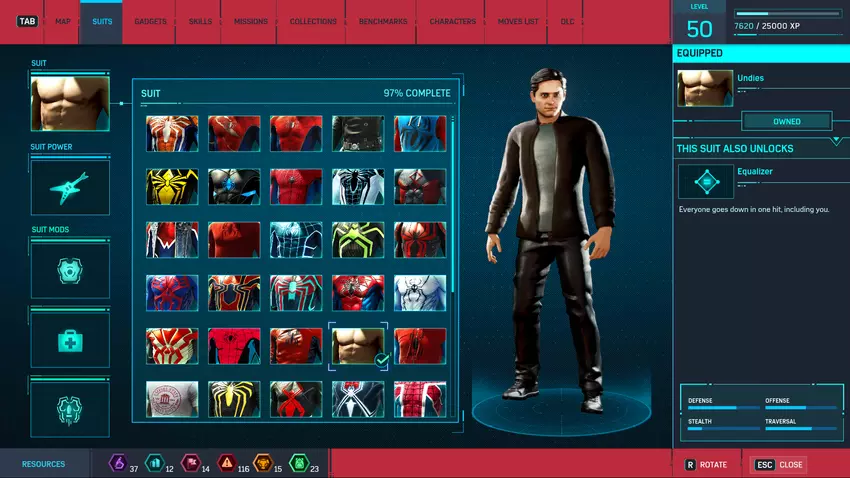Open the Moves List tab
The width and height of the screenshot is (850, 478).
(x=518, y=21)
